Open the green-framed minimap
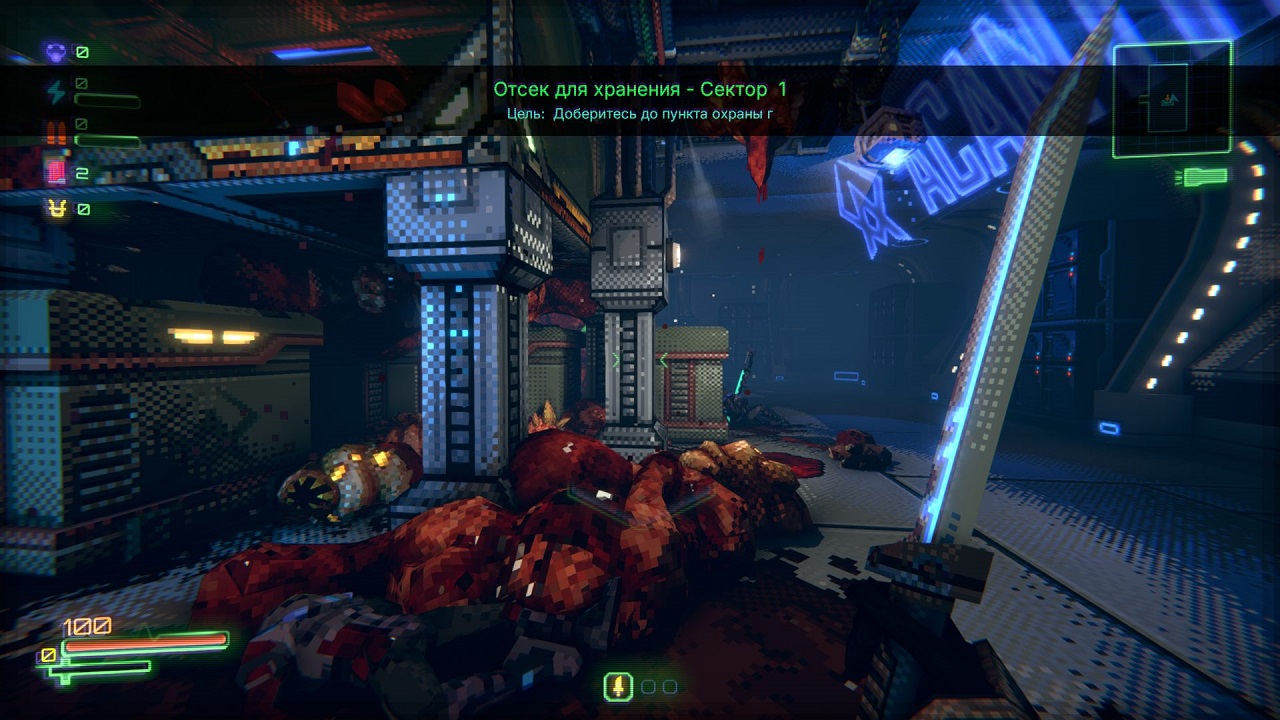Image resolution: width=1280 pixels, height=720 pixels. [1172, 99]
